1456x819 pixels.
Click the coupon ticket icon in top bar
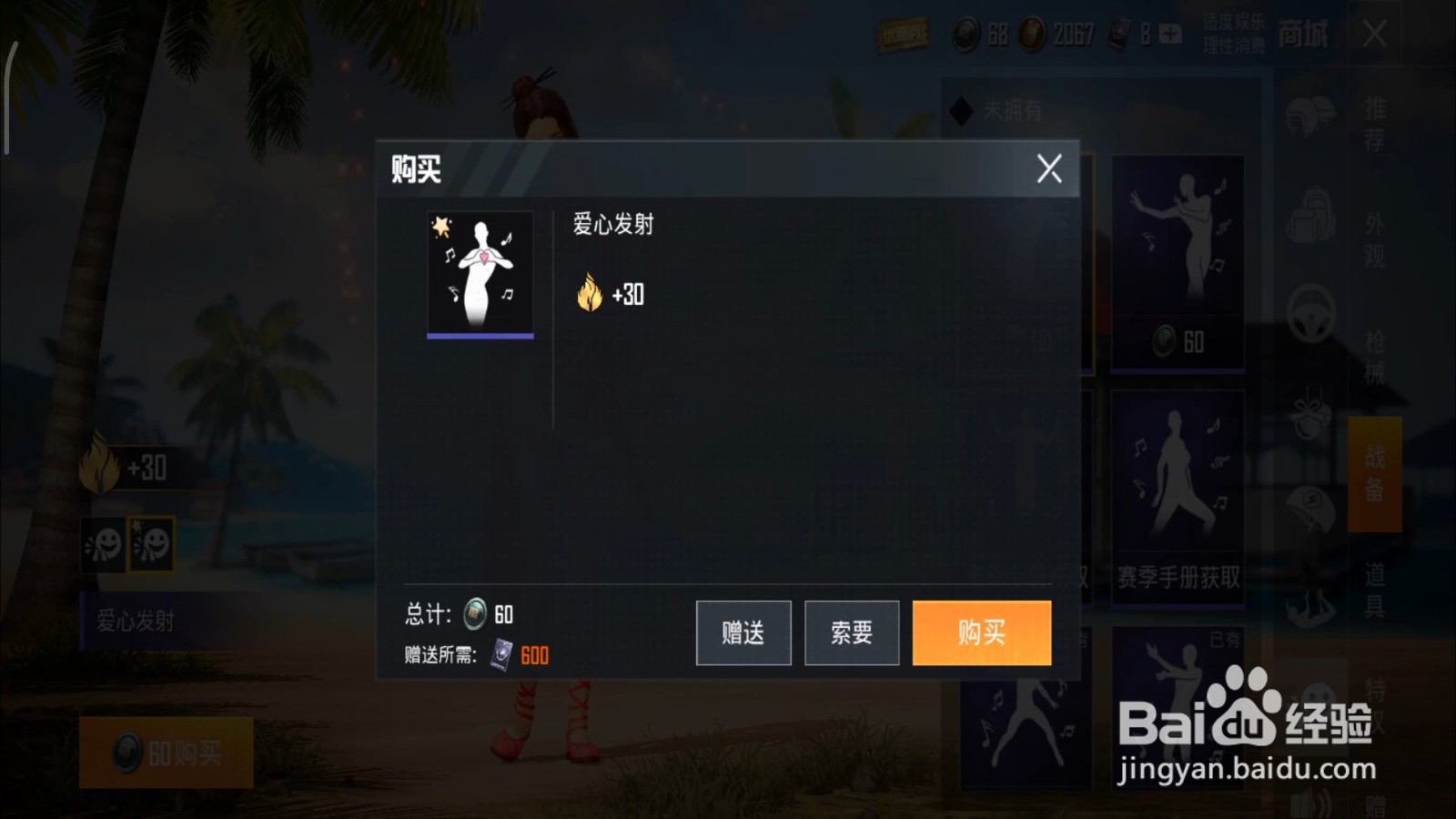click(x=904, y=34)
